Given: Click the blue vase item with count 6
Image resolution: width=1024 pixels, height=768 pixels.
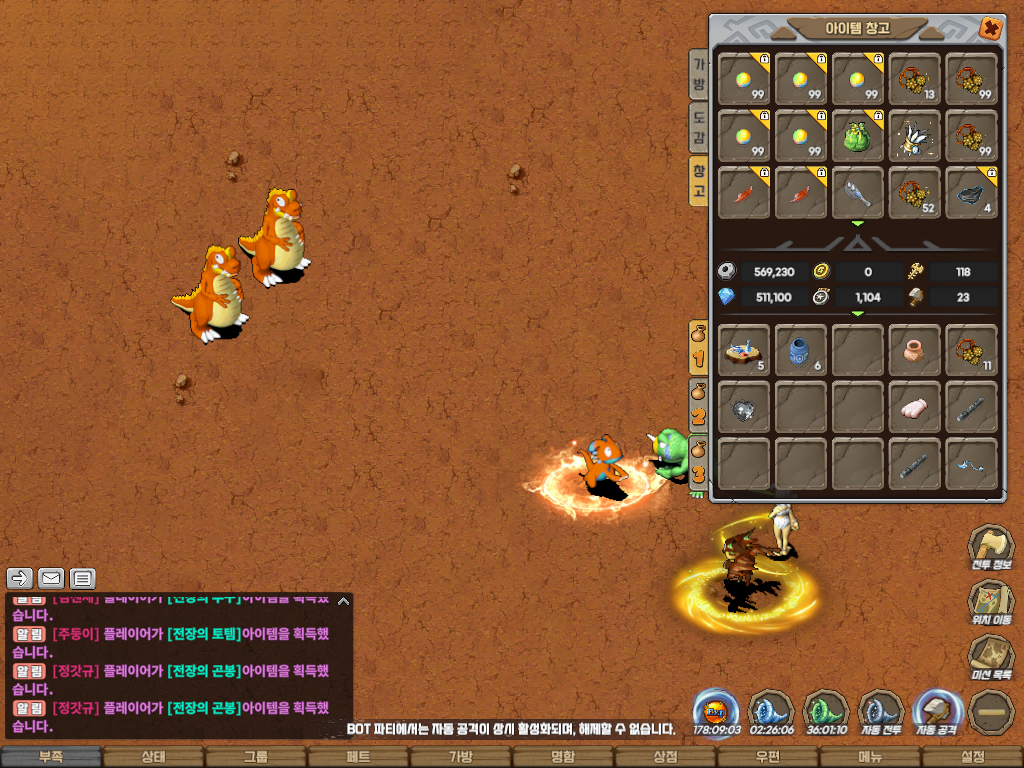Looking at the screenshot, I should click(801, 351).
